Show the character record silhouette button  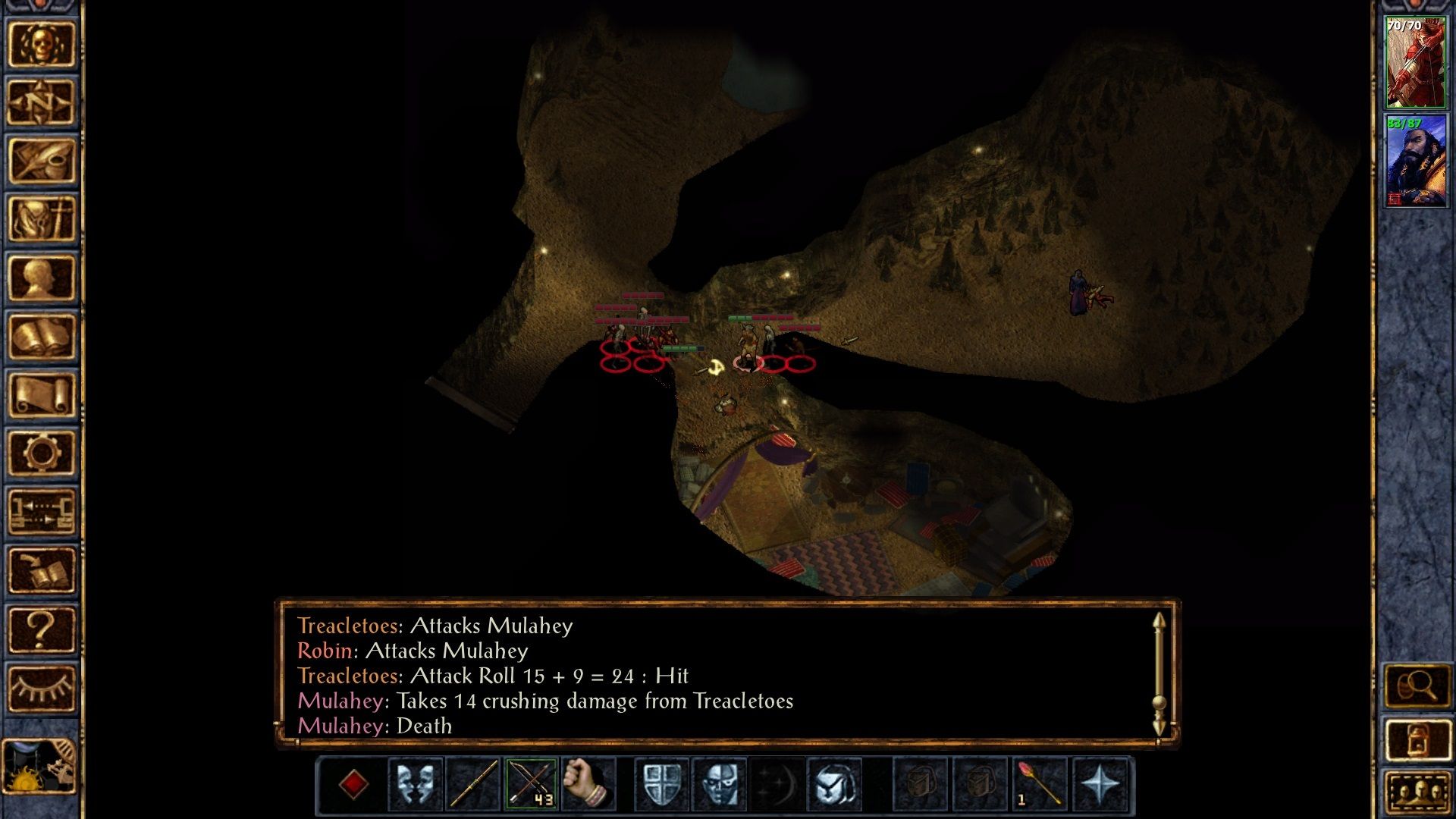tap(42, 278)
